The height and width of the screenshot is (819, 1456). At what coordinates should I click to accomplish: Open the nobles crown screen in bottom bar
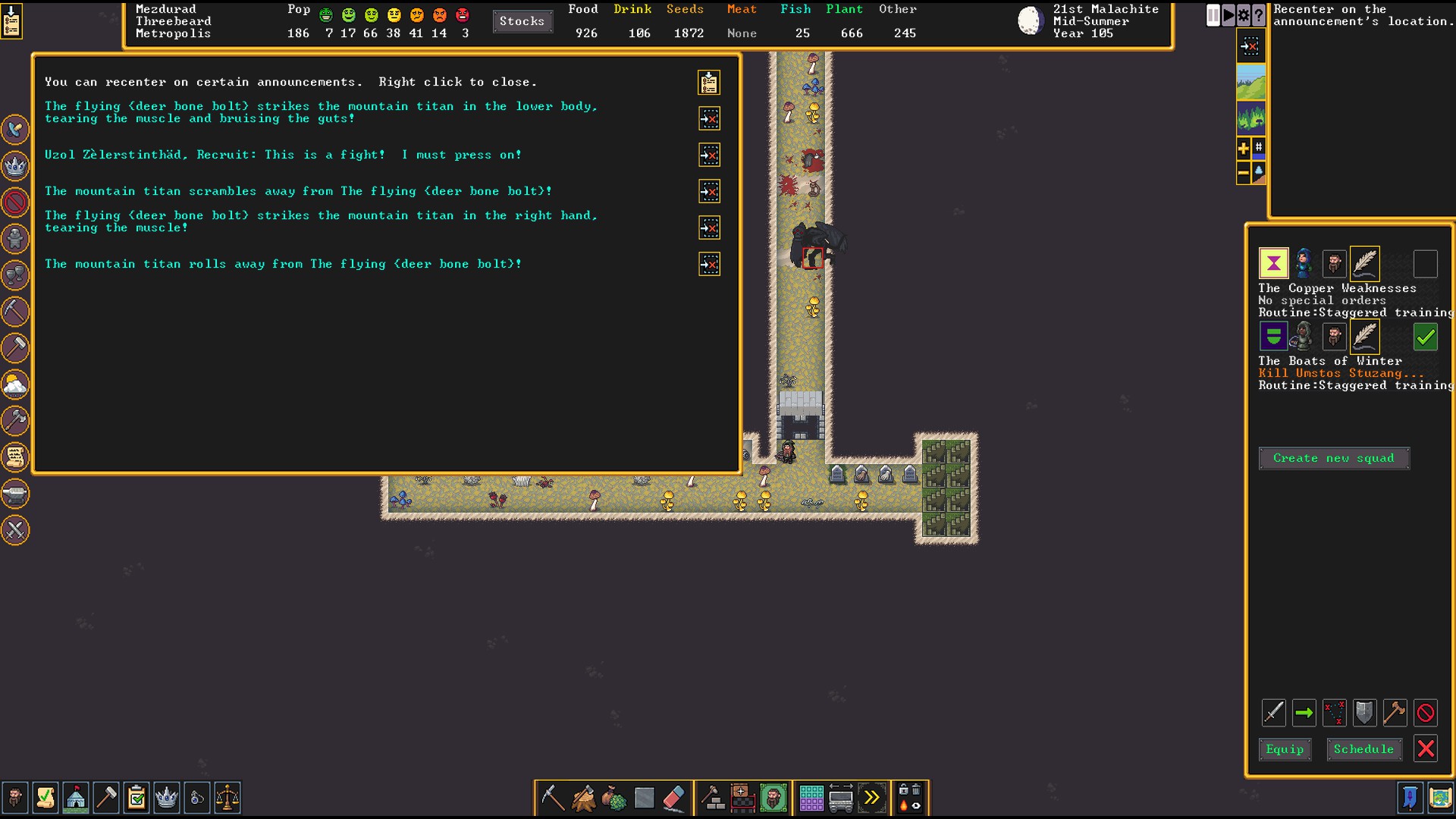click(x=167, y=798)
